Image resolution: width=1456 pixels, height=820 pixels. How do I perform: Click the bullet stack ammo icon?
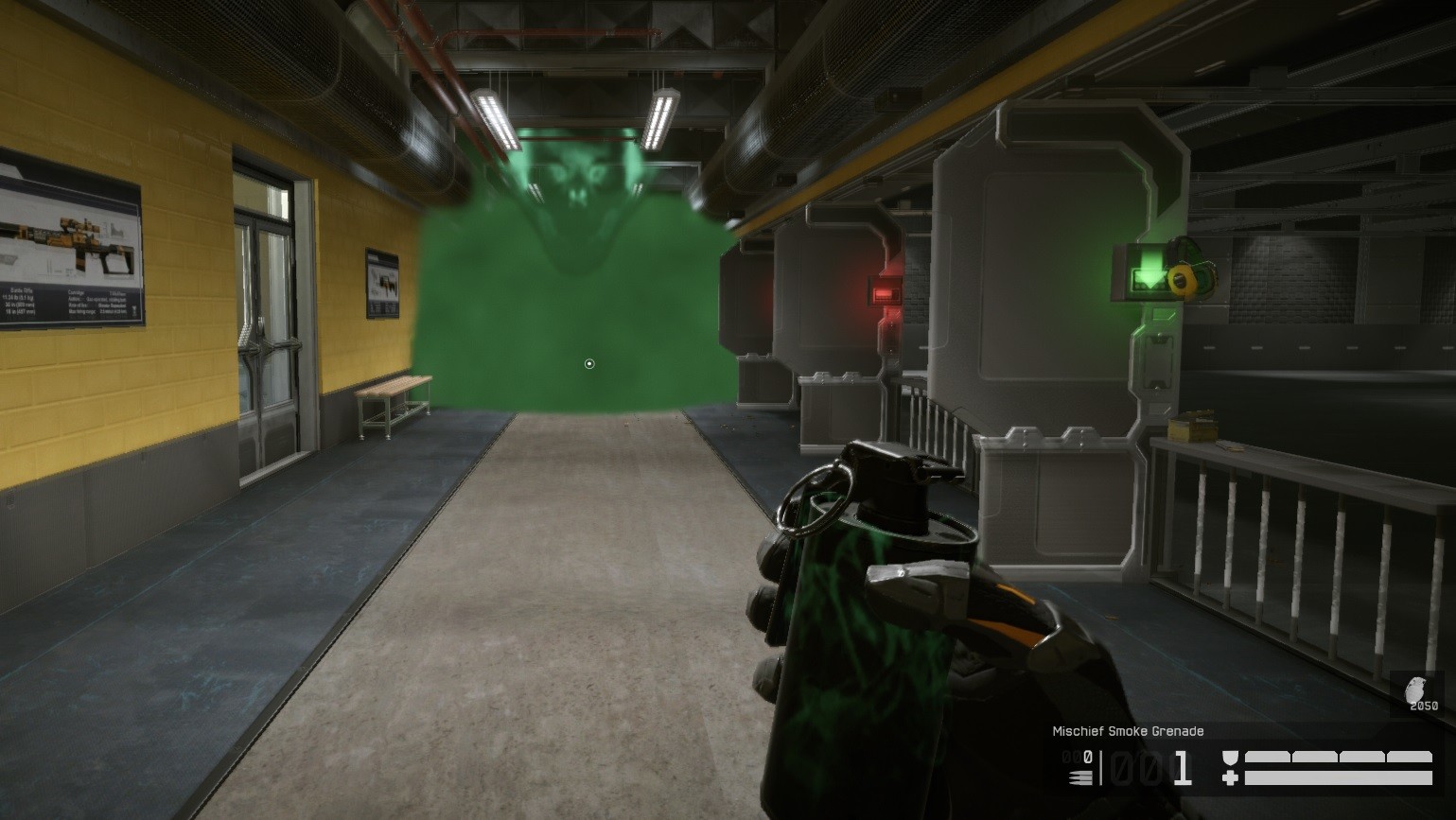coord(1079,776)
